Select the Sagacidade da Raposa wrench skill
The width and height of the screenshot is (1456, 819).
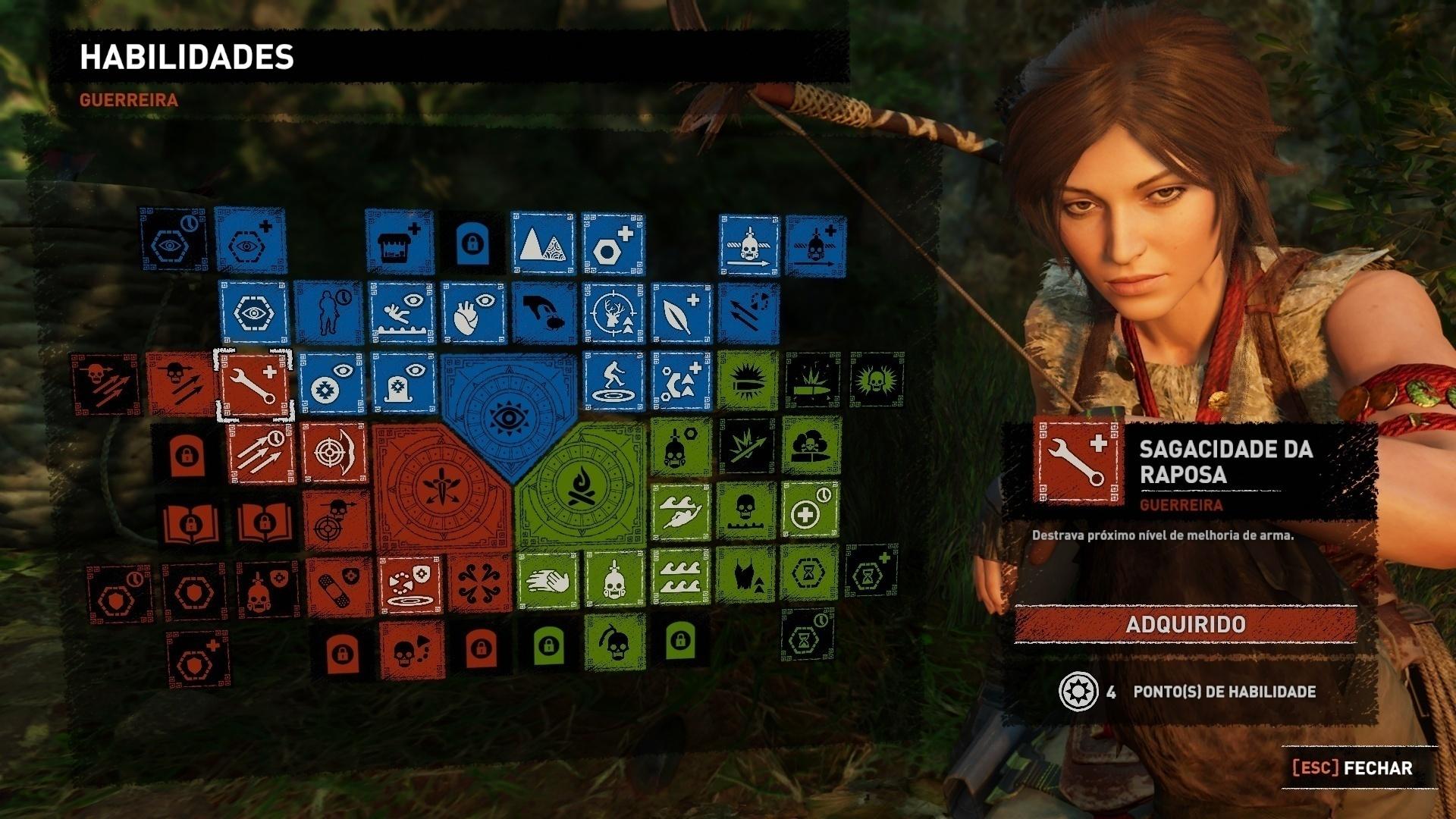(256, 383)
